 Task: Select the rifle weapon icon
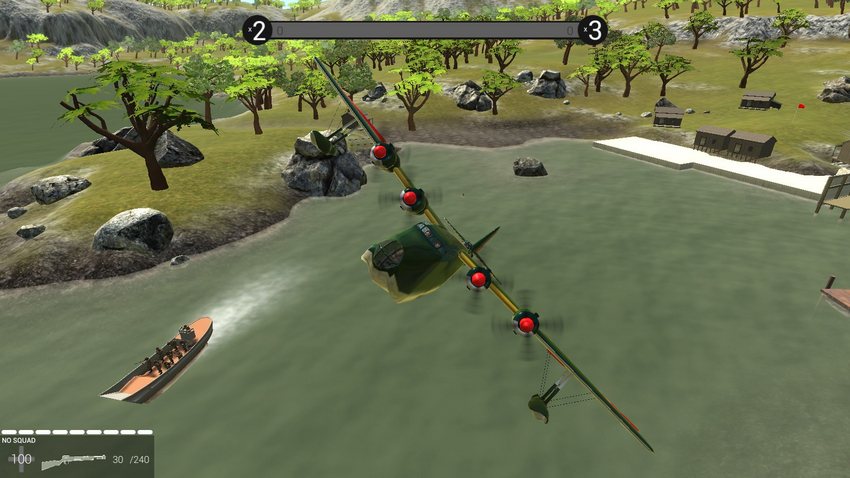72,460
